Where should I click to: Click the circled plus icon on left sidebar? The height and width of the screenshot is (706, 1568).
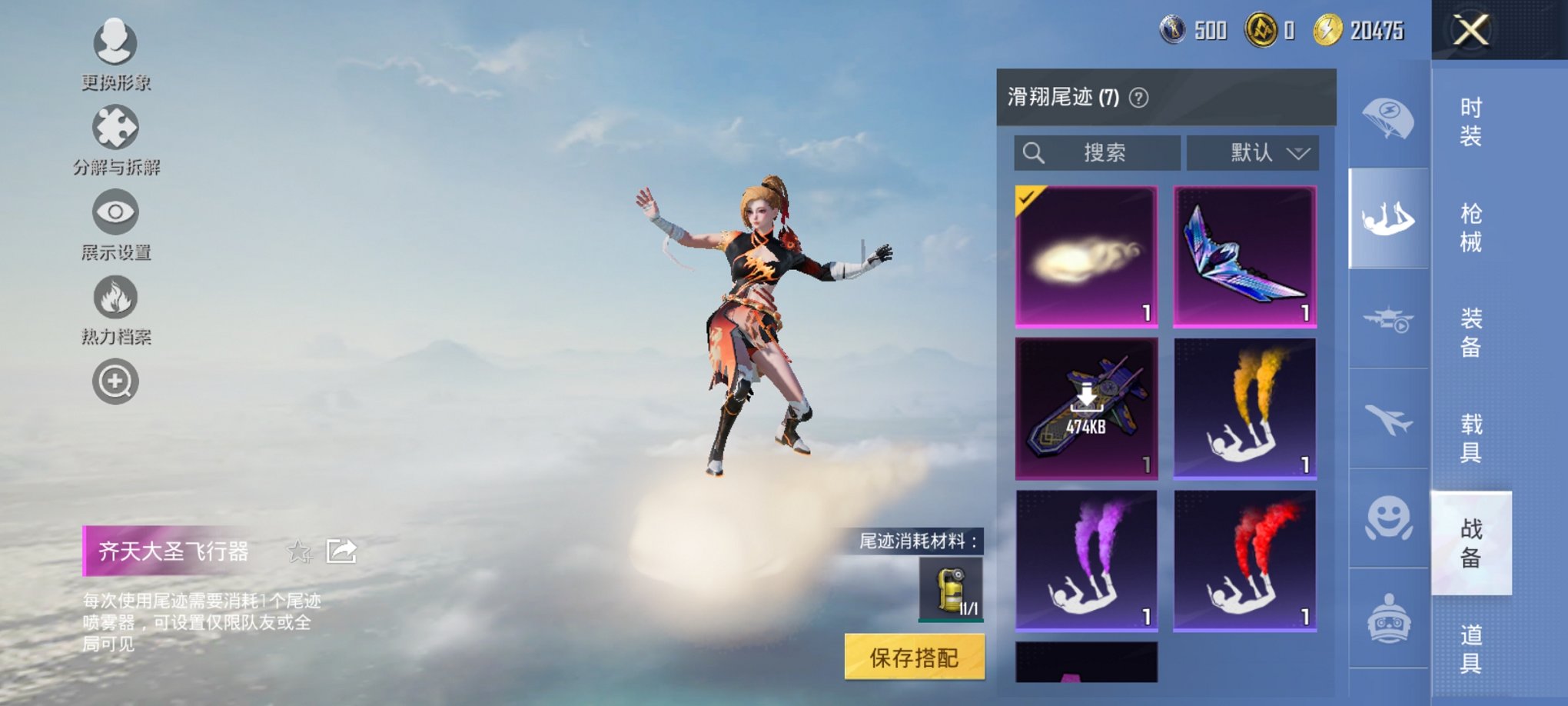[x=114, y=381]
